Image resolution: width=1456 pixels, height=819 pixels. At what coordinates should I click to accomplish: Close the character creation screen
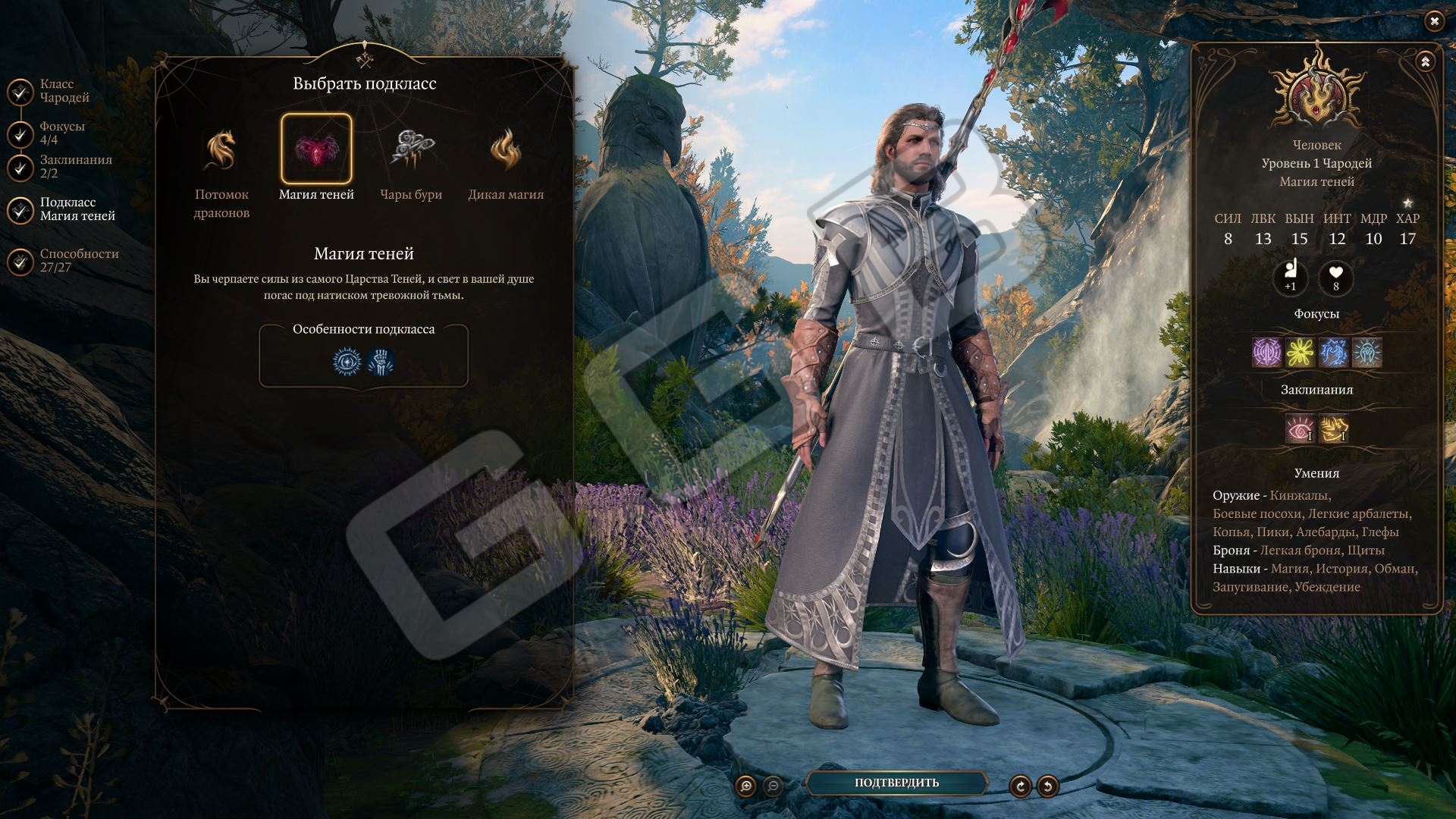click(x=1434, y=21)
